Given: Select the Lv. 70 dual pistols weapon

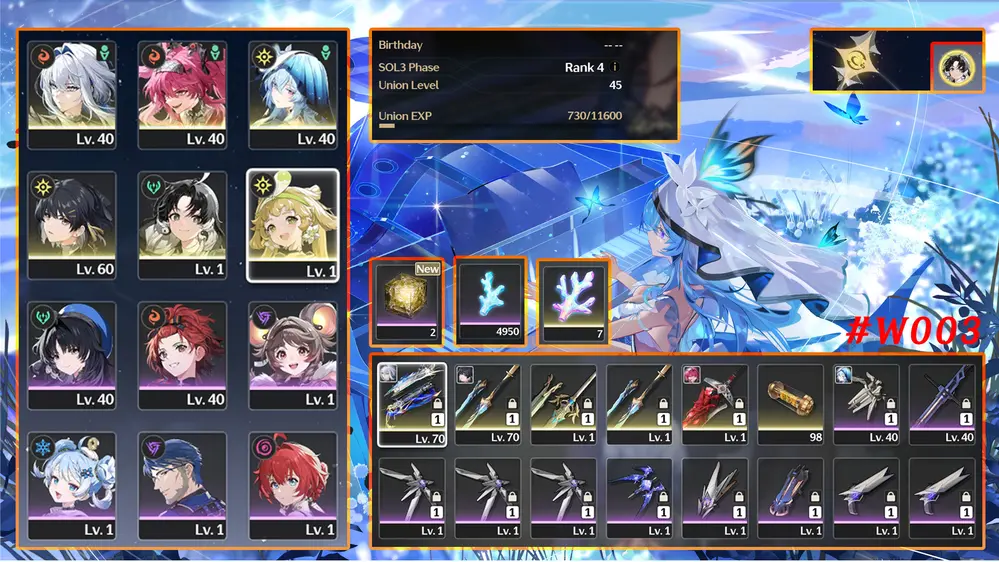Looking at the screenshot, I should click(412, 404).
